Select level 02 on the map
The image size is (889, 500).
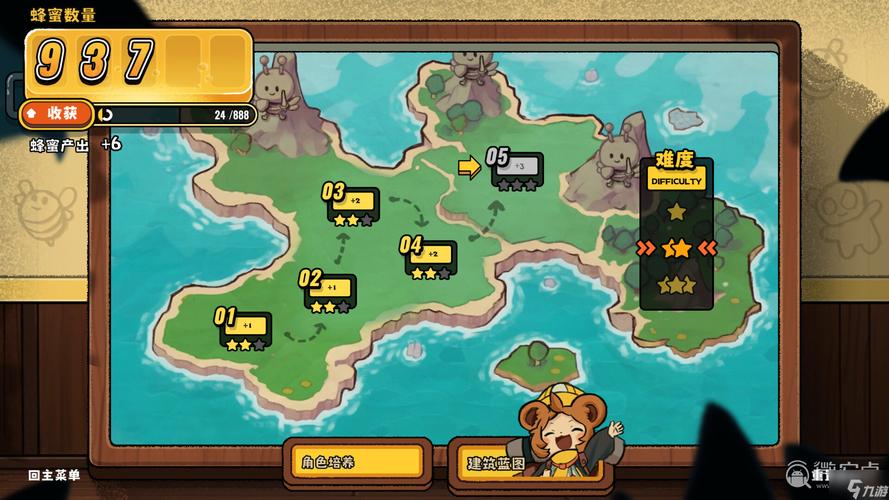[x=330, y=292]
